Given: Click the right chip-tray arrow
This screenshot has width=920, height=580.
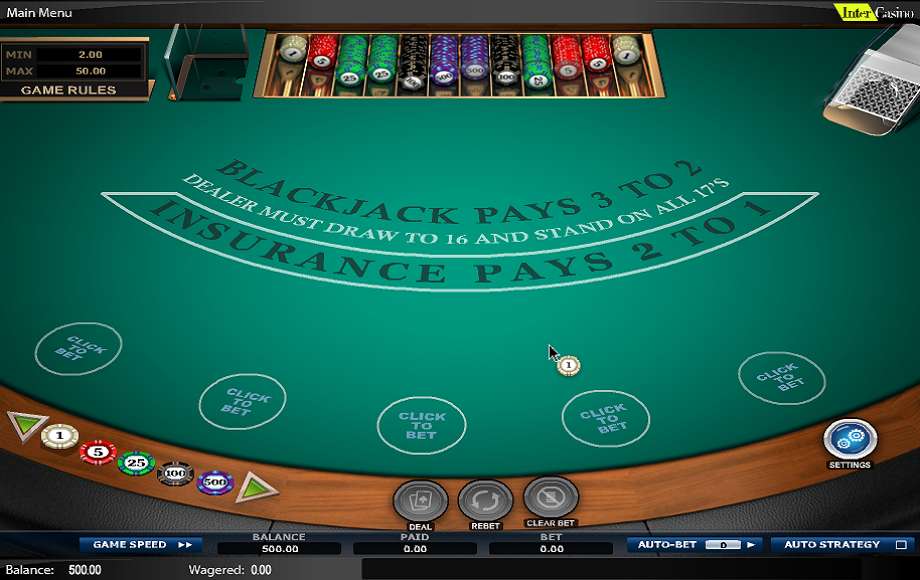Looking at the screenshot, I should pyautogui.click(x=255, y=488).
